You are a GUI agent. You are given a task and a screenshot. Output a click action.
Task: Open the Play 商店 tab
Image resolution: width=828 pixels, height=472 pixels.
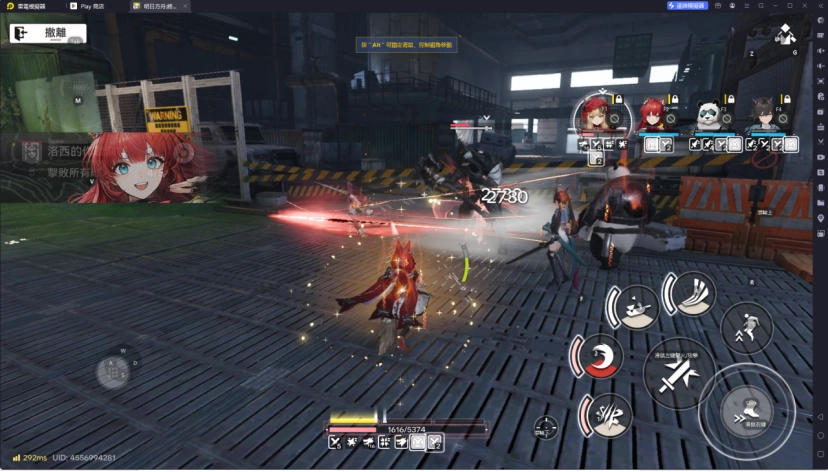click(92, 5)
